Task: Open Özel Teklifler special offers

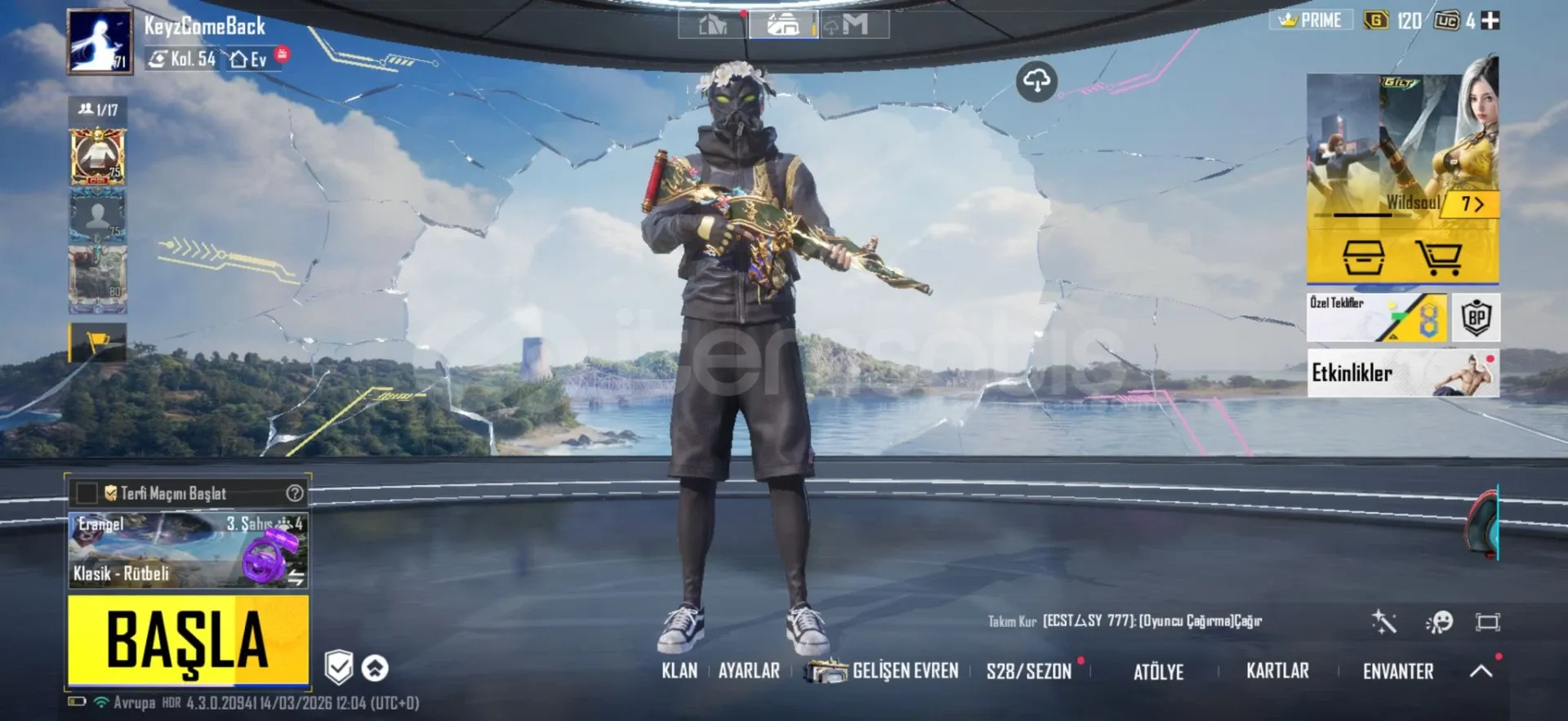Action: [x=1376, y=318]
